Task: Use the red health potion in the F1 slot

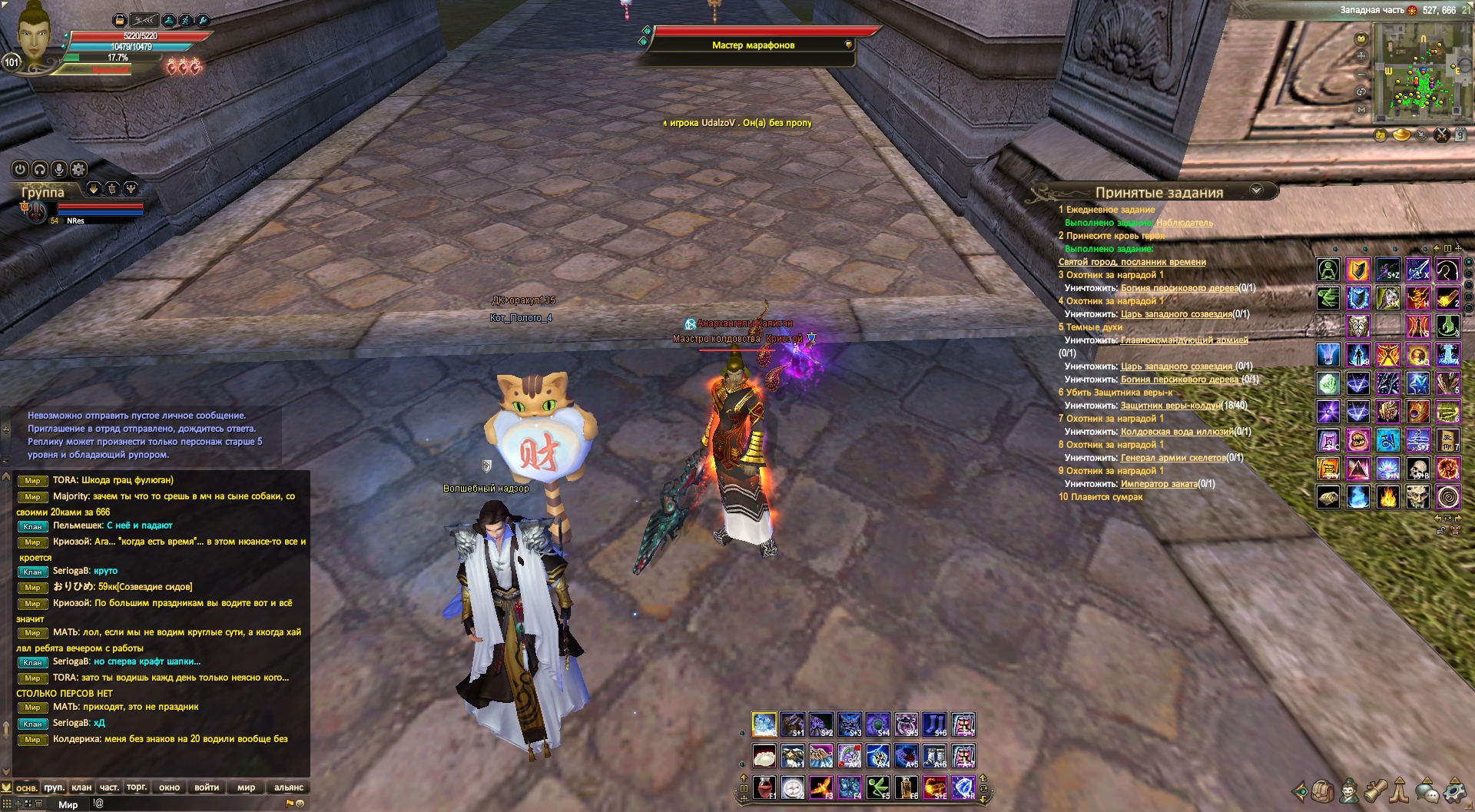Action: (x=764, y=787)
